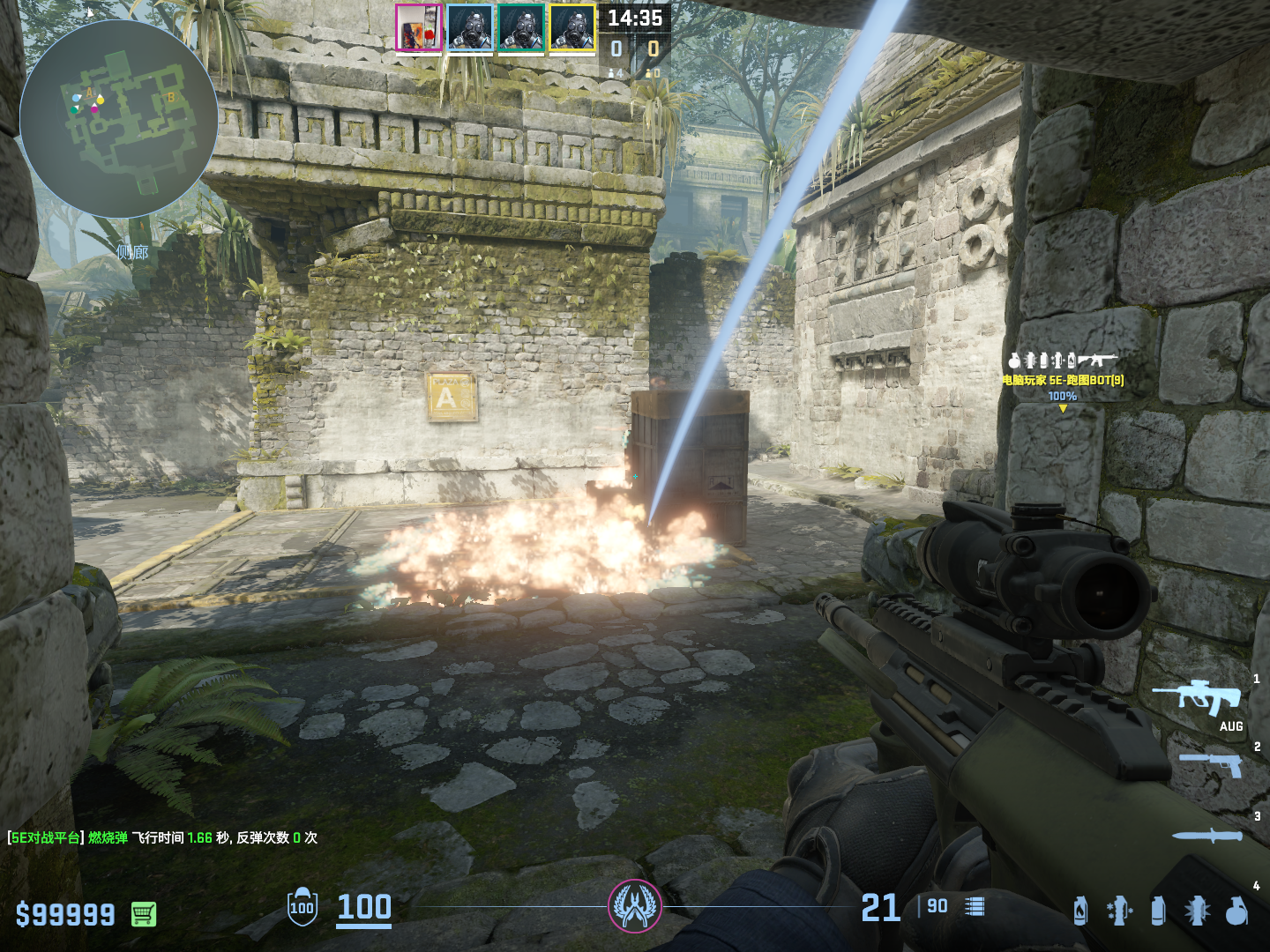Select the incendiary grenade icon
The image size is (1270, 952).
tap(1080, 911)
